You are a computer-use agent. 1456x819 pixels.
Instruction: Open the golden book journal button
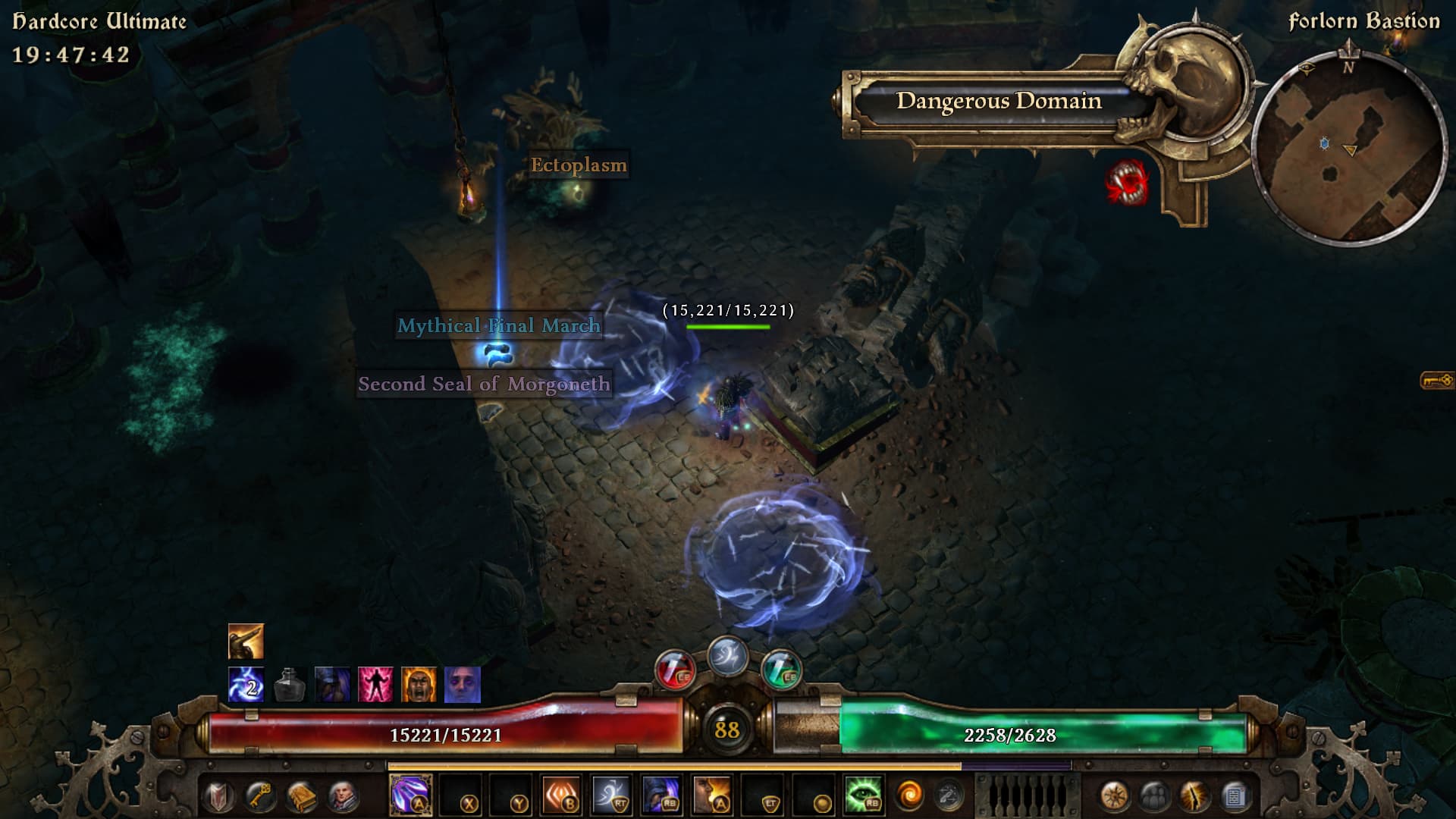pyautogui.click(x=301, y=796)
